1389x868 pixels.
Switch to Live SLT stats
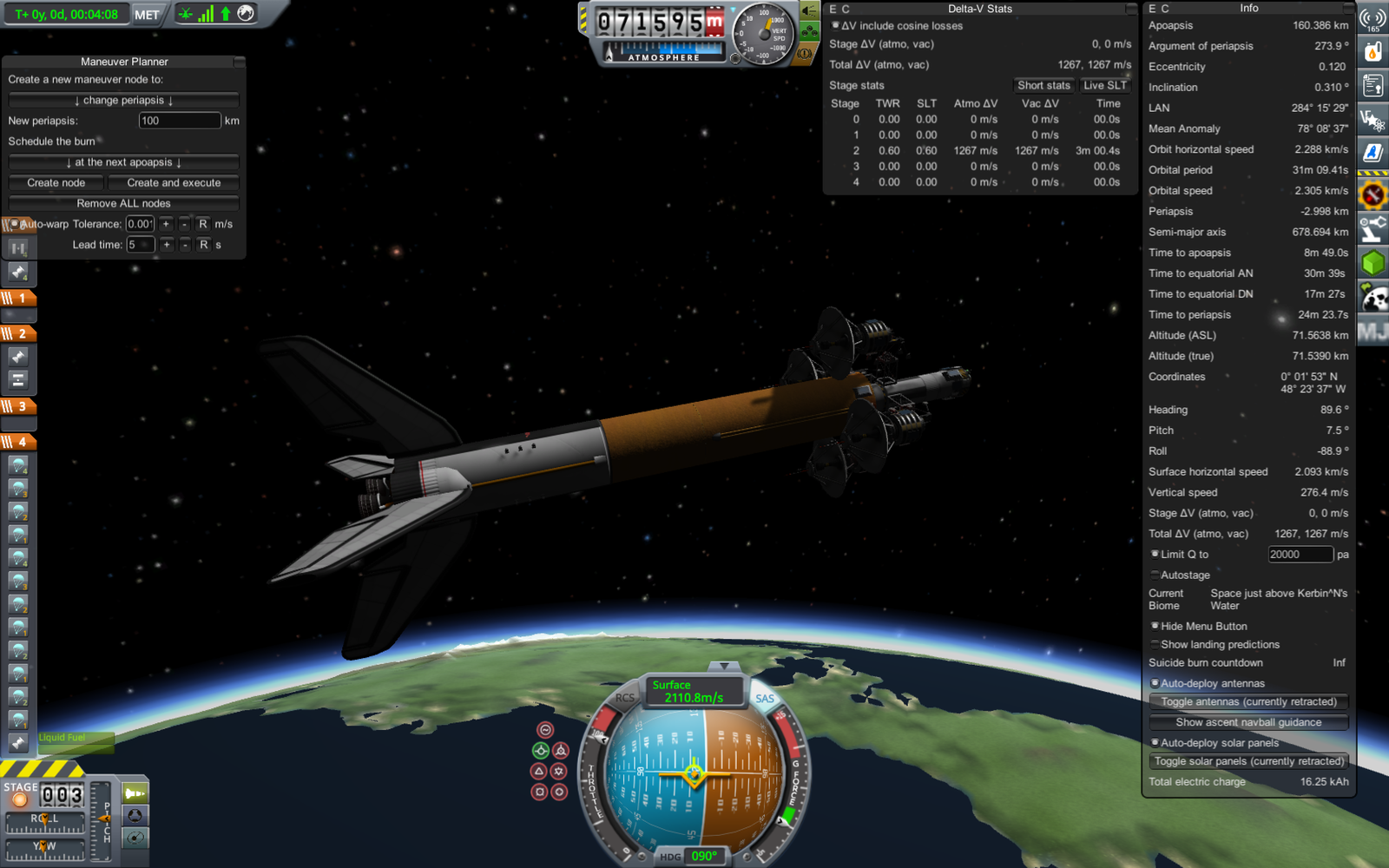pyautogui.click(x=1104, y=85)
